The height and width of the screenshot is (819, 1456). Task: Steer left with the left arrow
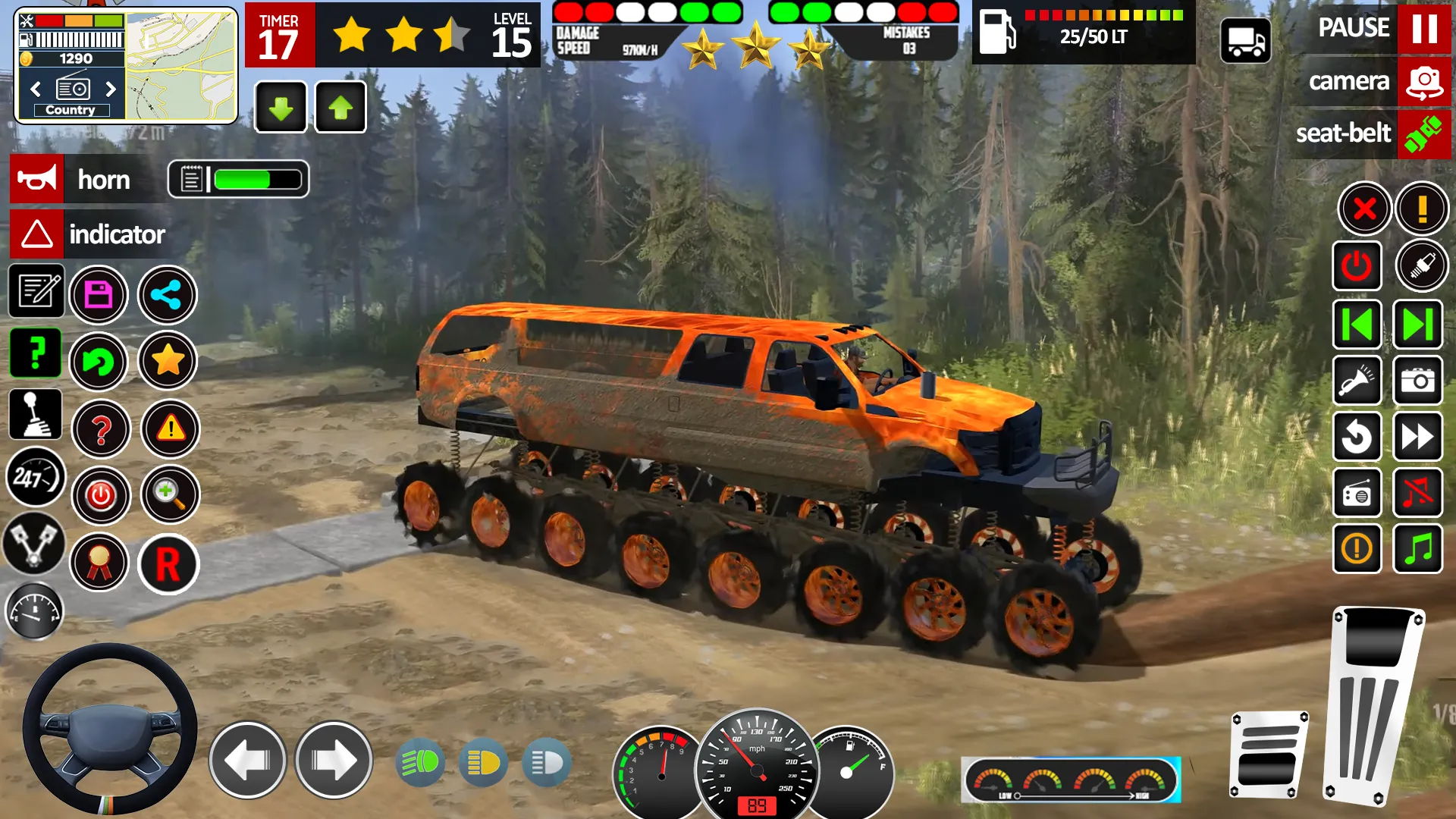[x=247, y=760]
